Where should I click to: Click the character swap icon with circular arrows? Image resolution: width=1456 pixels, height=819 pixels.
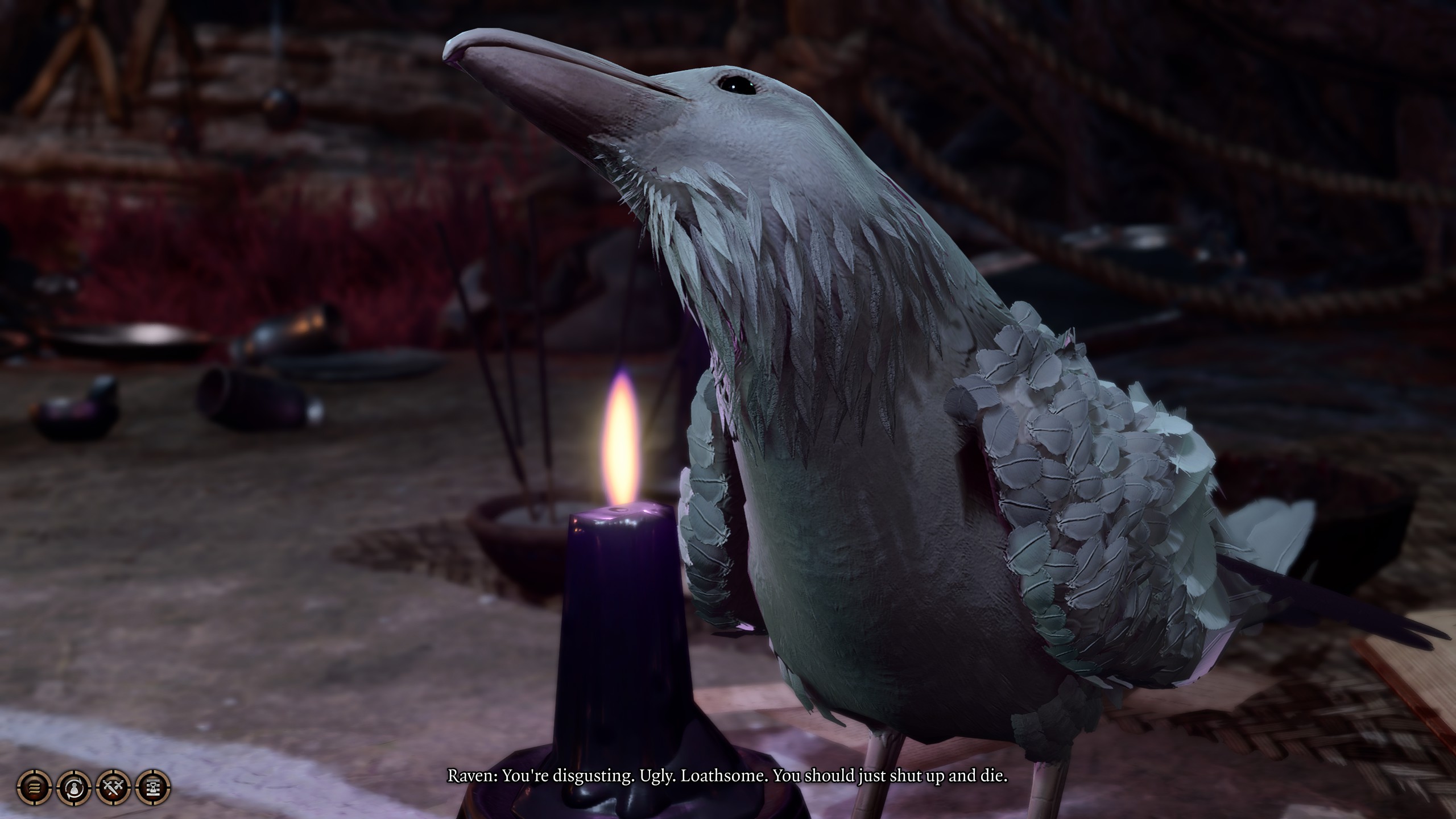pos(74,788)
